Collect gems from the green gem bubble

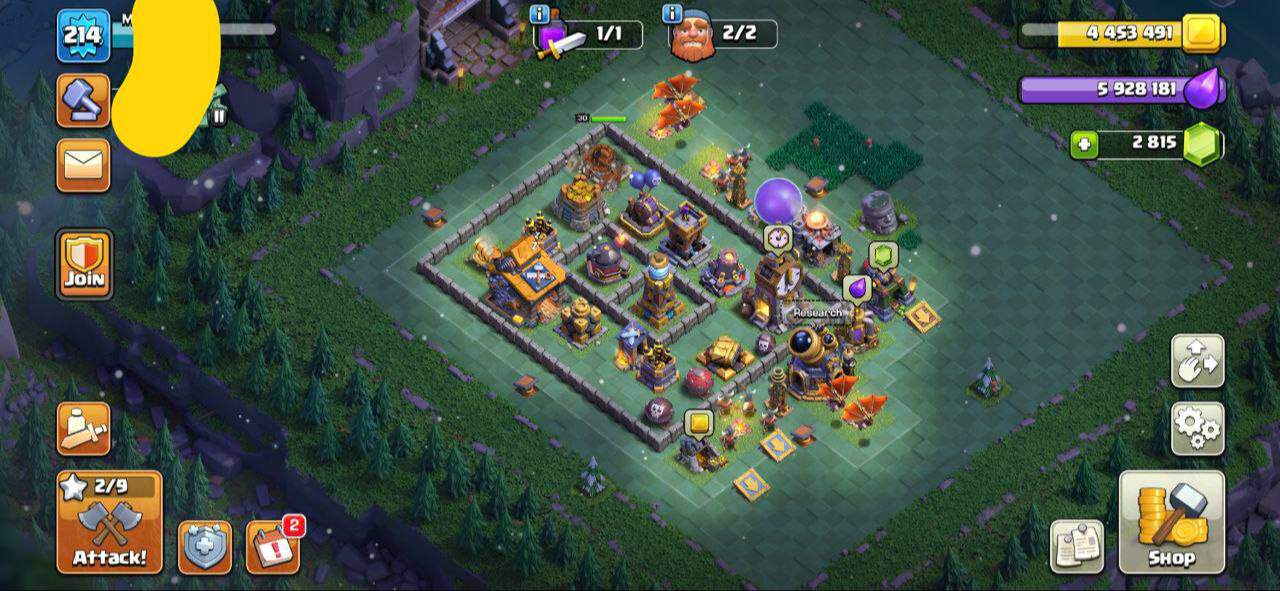pyautogui.click(x=881, y=255)
